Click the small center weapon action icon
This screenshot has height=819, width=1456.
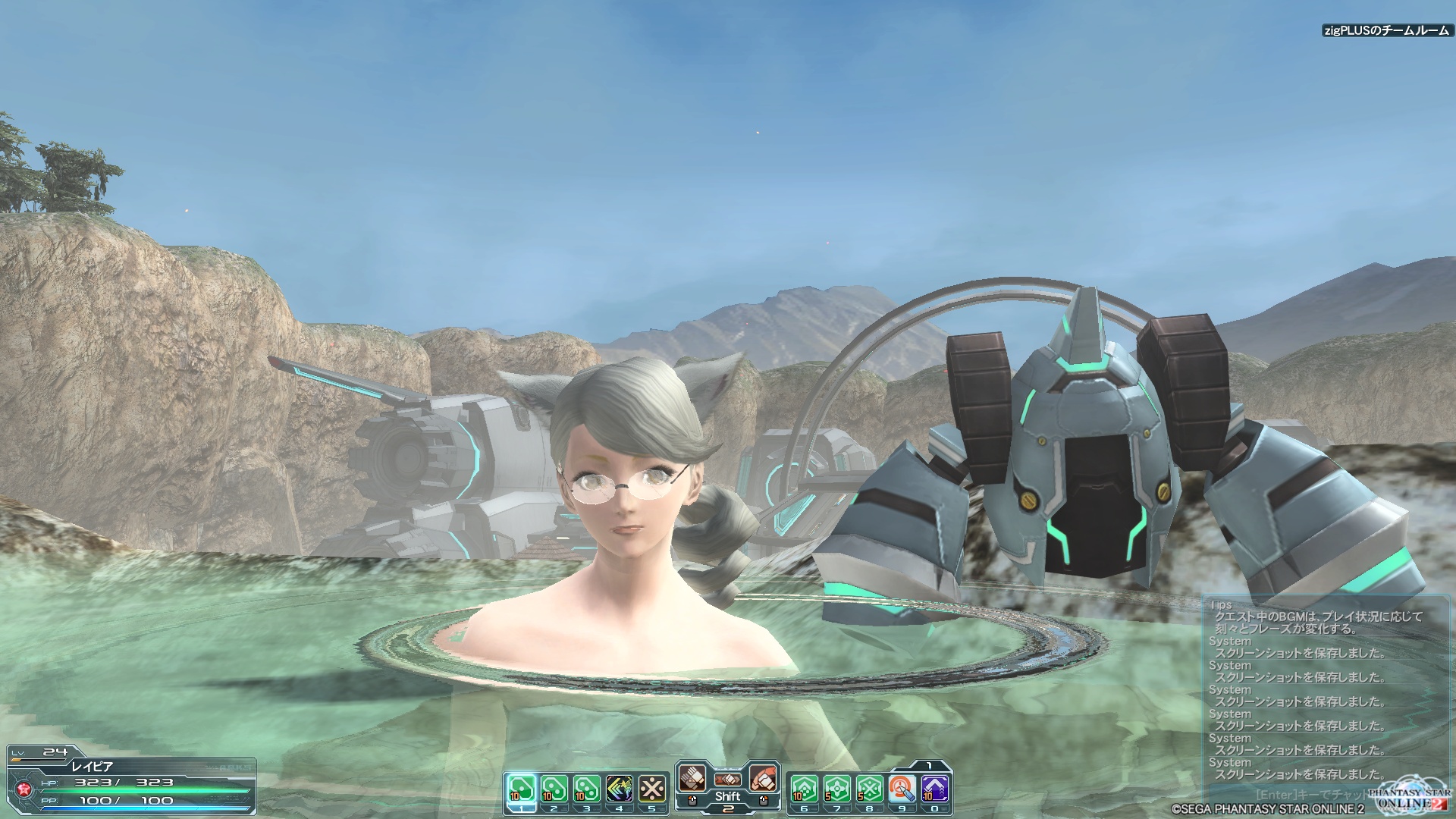click(727, 779)
